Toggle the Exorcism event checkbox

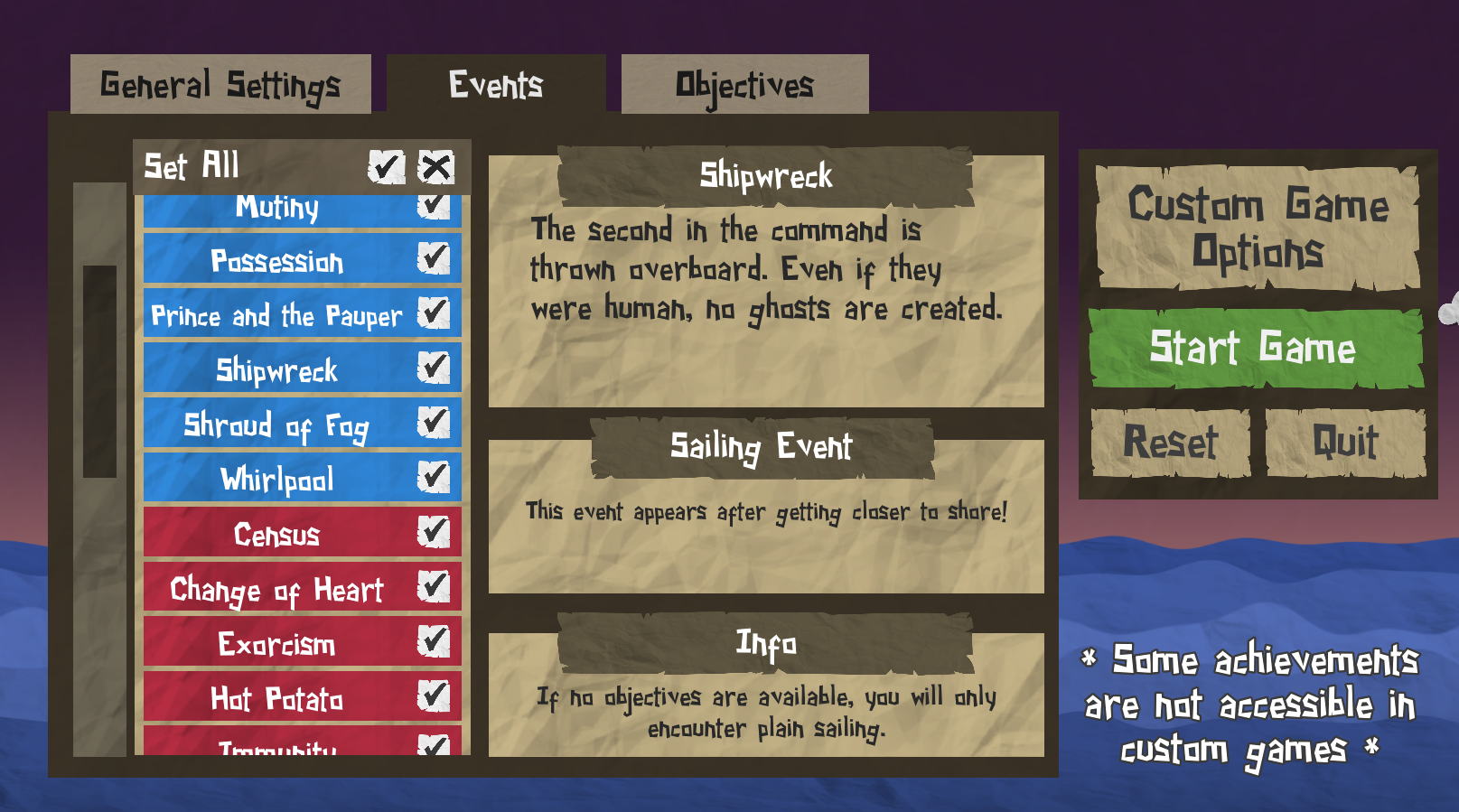pyautogui.click(x=435, y=642)
